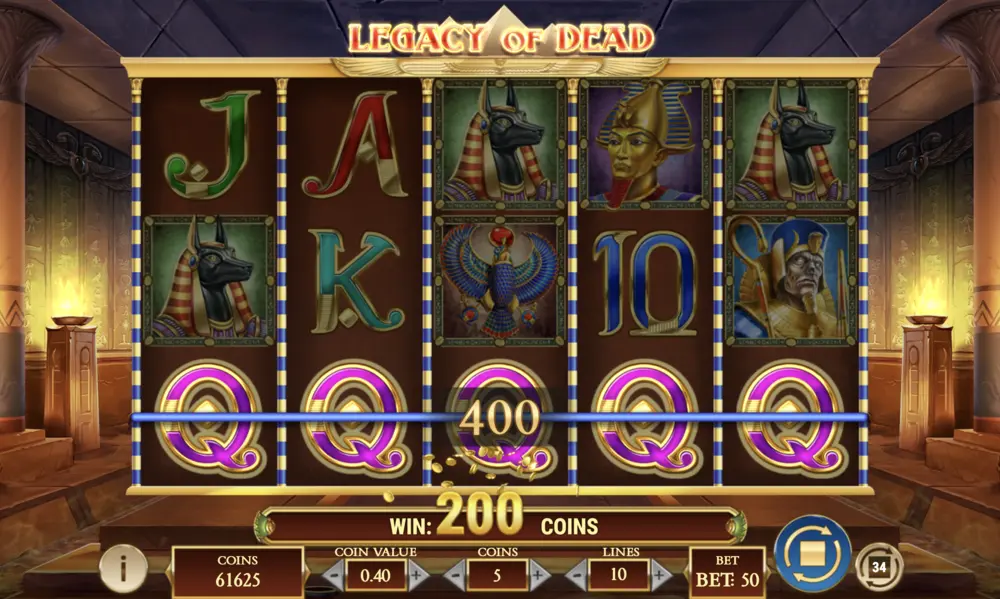Lower the number of lines
Viewport: 1000px width, 599px height.
pos(577,575)
